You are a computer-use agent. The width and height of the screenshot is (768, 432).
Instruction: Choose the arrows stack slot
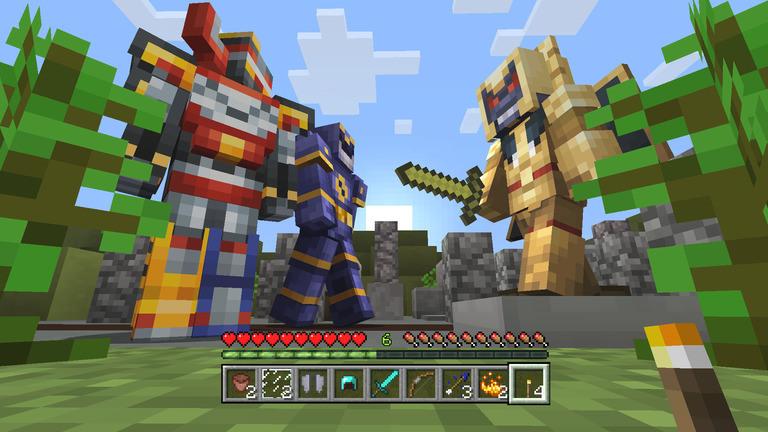click(455, 382)
